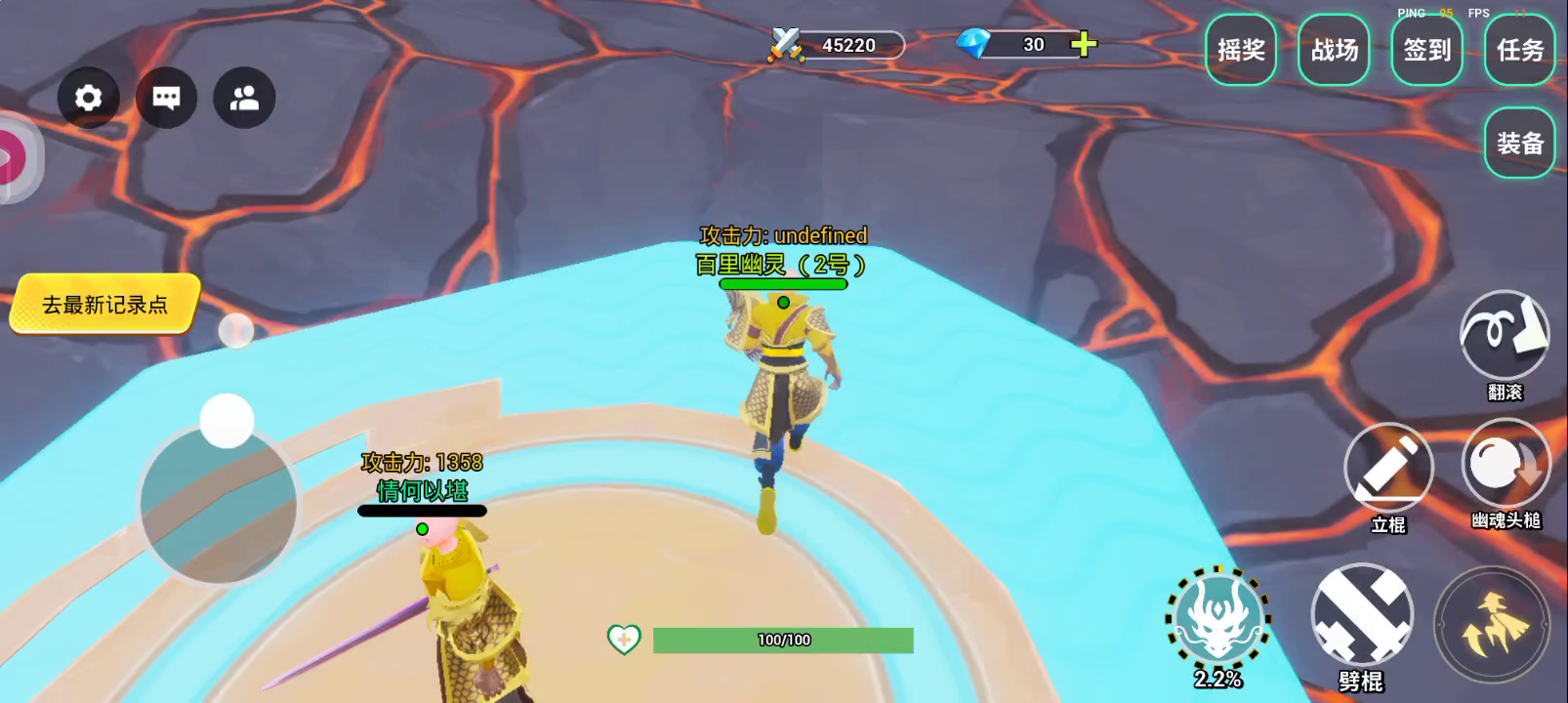Activate the 幽魂头槌 headbutt skill

[x=1505, y=466]
